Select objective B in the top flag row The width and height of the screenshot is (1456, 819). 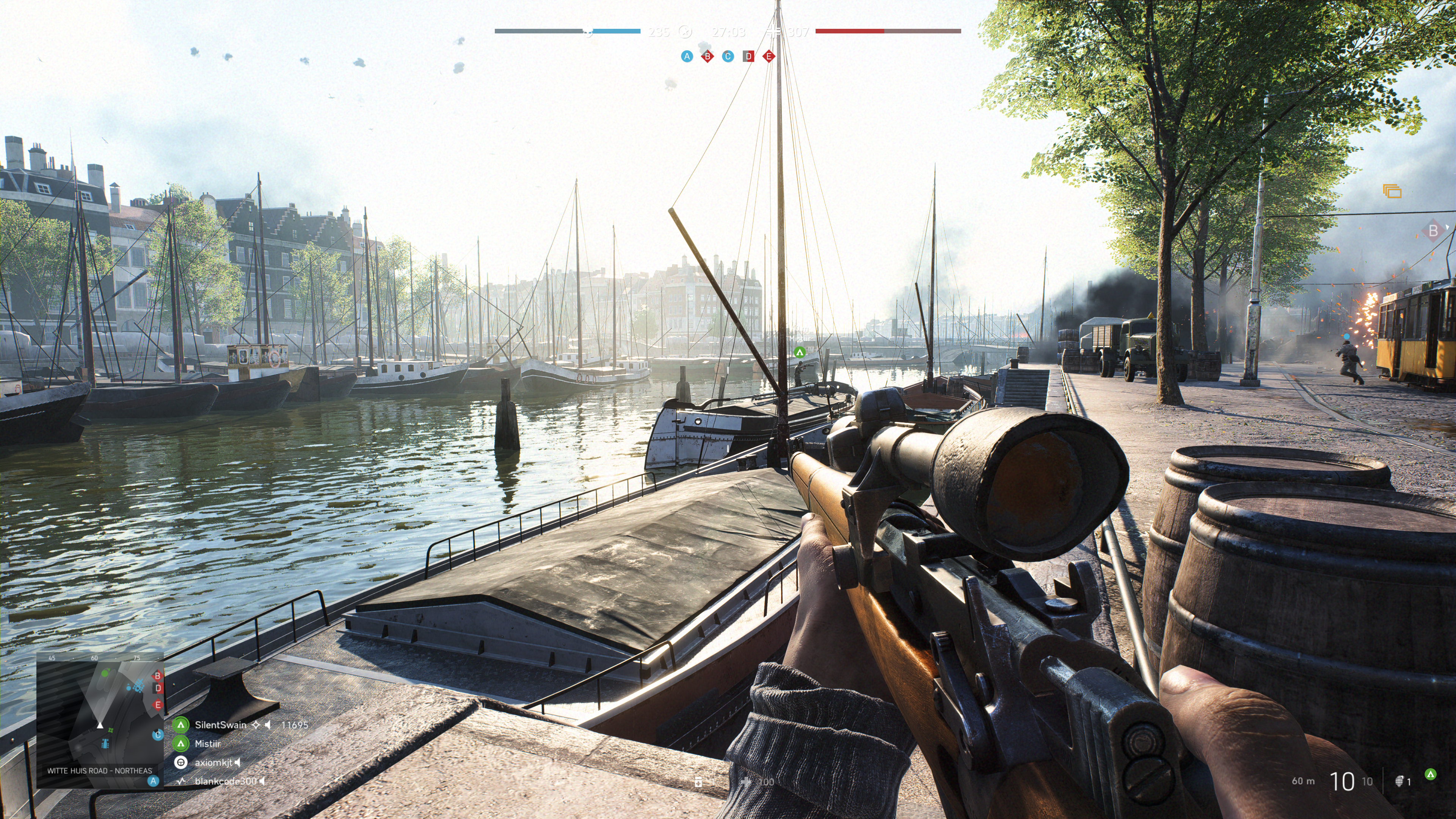click(x=707, y=56)
